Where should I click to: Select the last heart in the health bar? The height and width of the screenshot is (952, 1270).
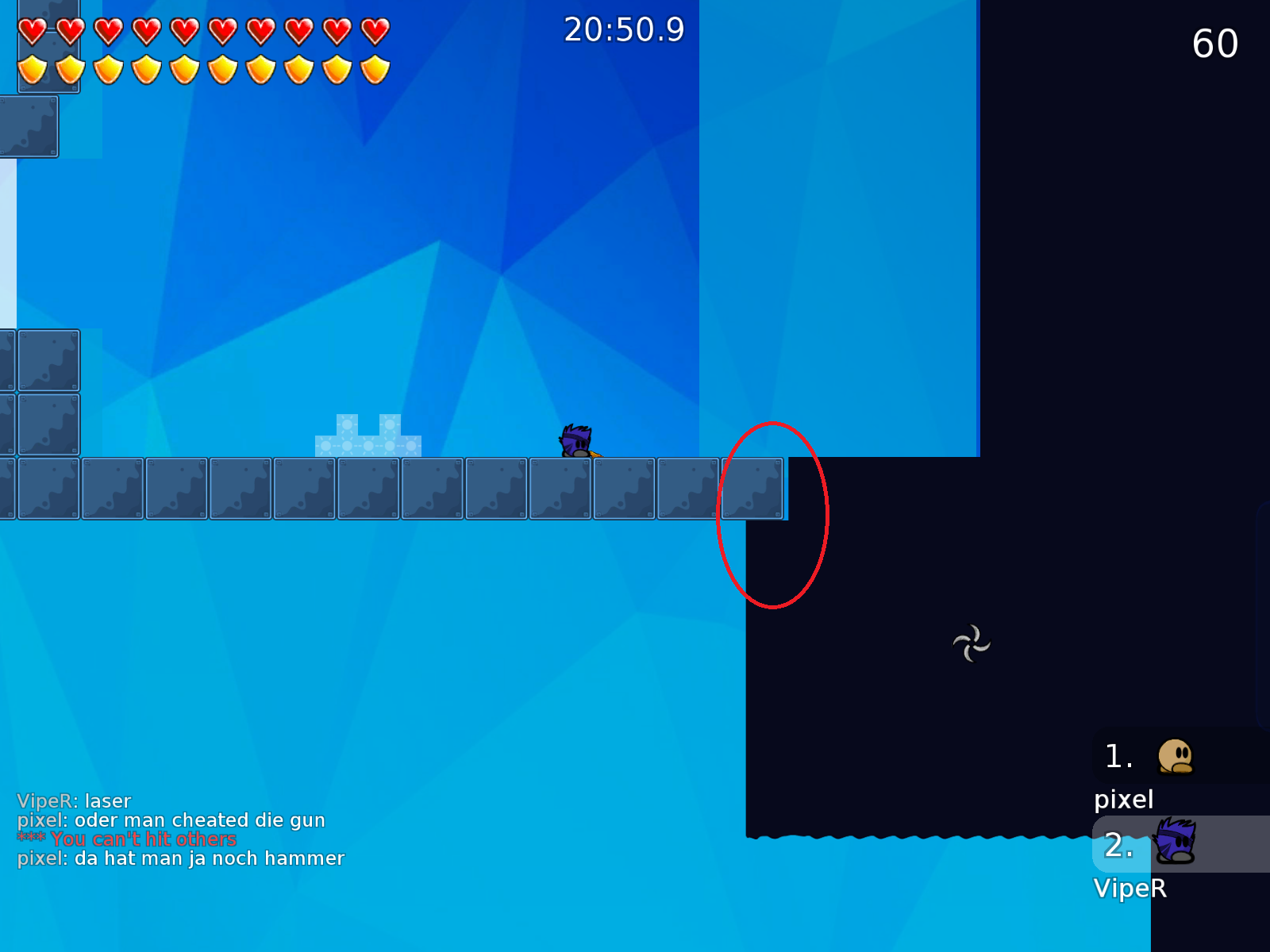click(374, 30)
